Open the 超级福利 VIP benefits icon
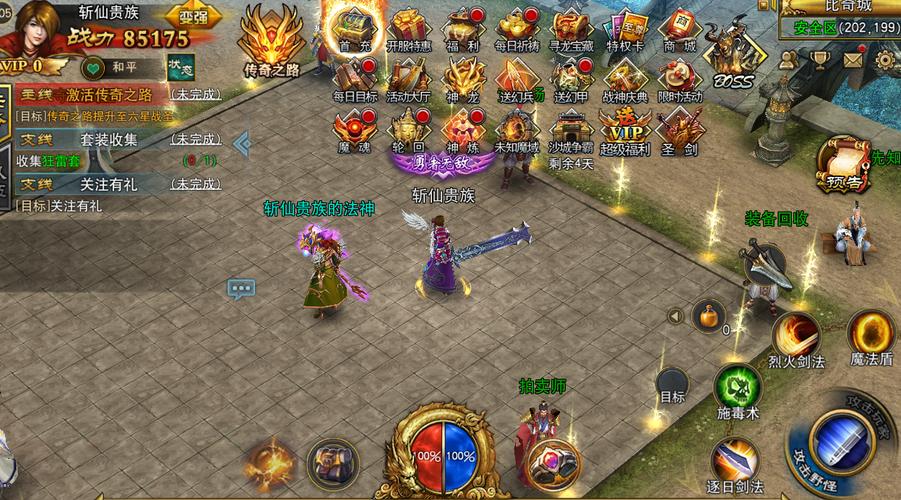Viewport: 901px width, 500px height. [x=624, y=131]
